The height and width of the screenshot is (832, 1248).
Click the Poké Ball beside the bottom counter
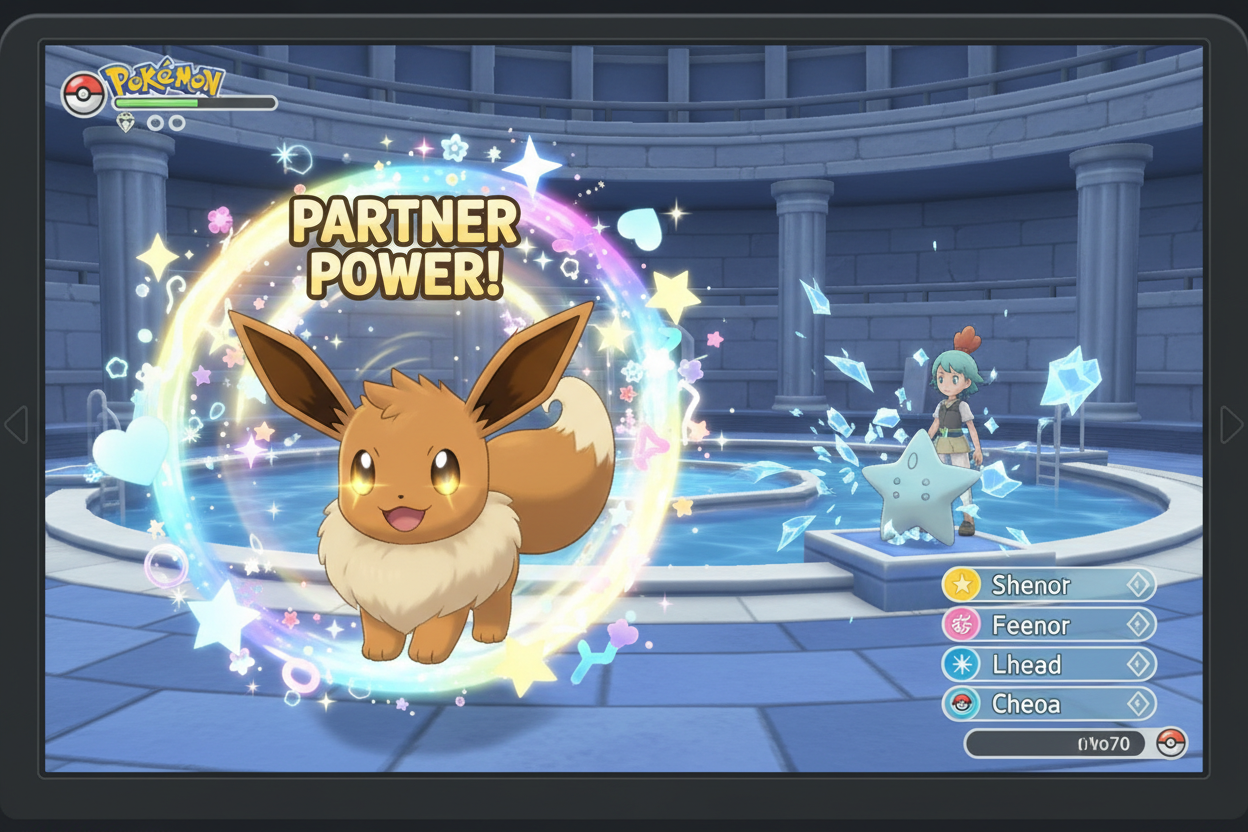tap(1170, 743)
